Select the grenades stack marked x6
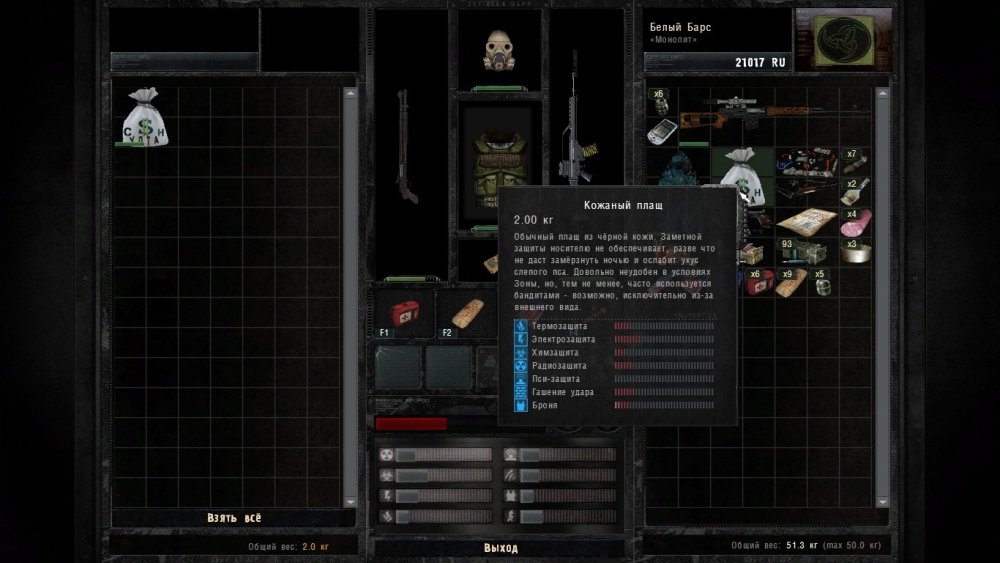 point(659,102)
